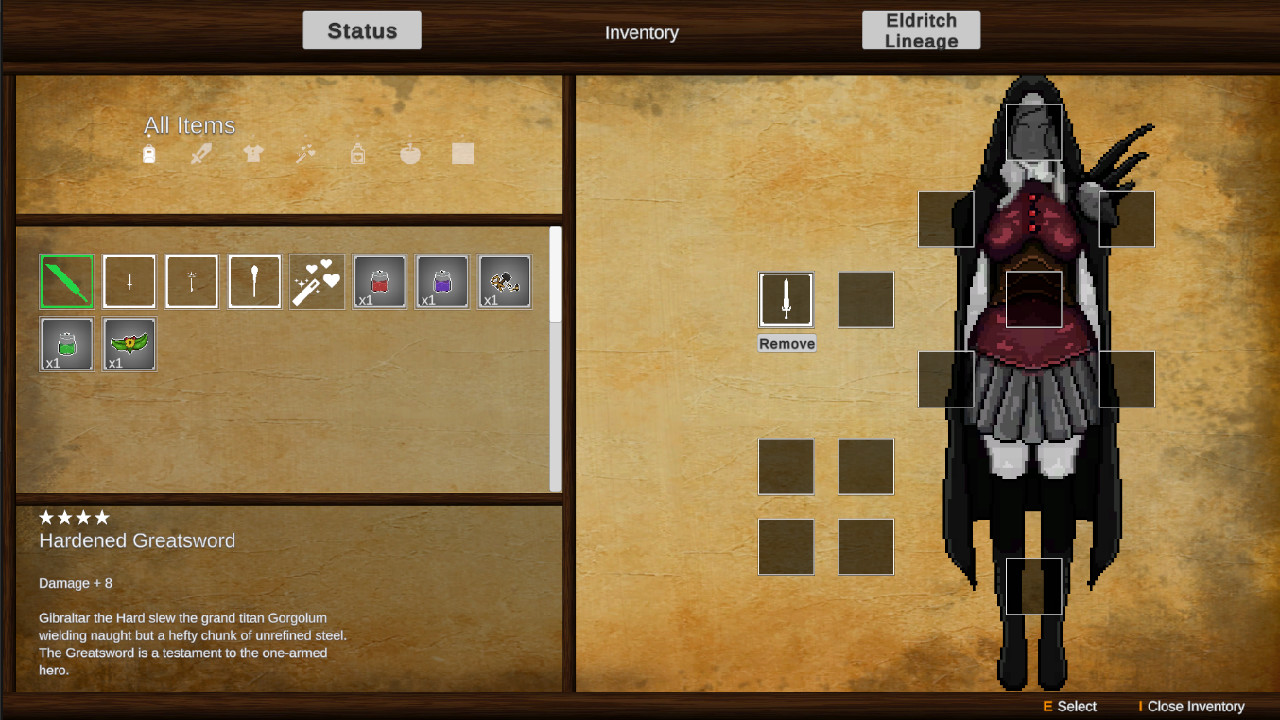Screen dimensions: 1280x720
Task: Click Close Inventory at bottom right
Action: (x=1196, y=706)
